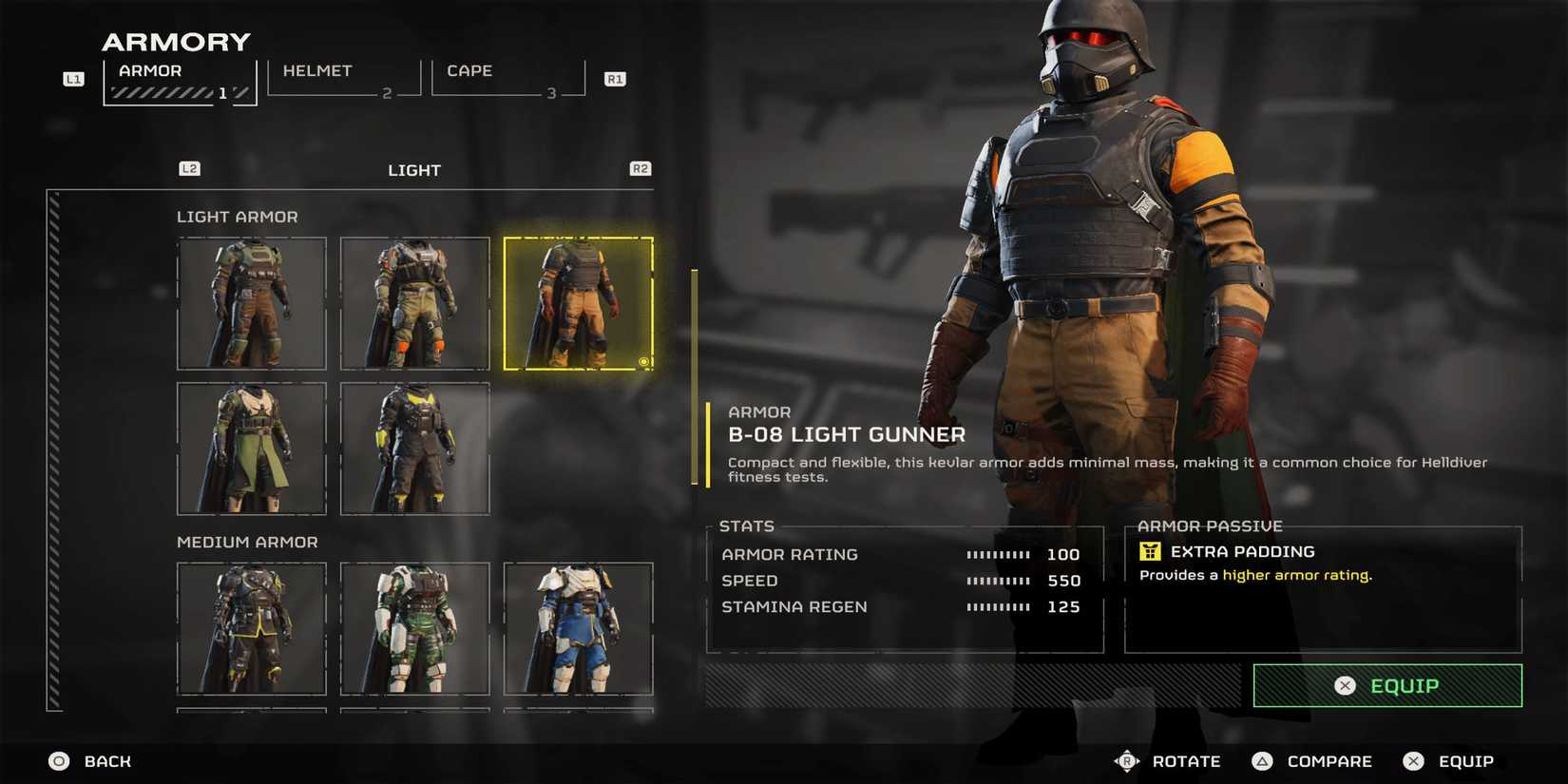Screen dimensions: 1568x784
Task: Click the triangle Compare icon
Action: pos(1263,761)
